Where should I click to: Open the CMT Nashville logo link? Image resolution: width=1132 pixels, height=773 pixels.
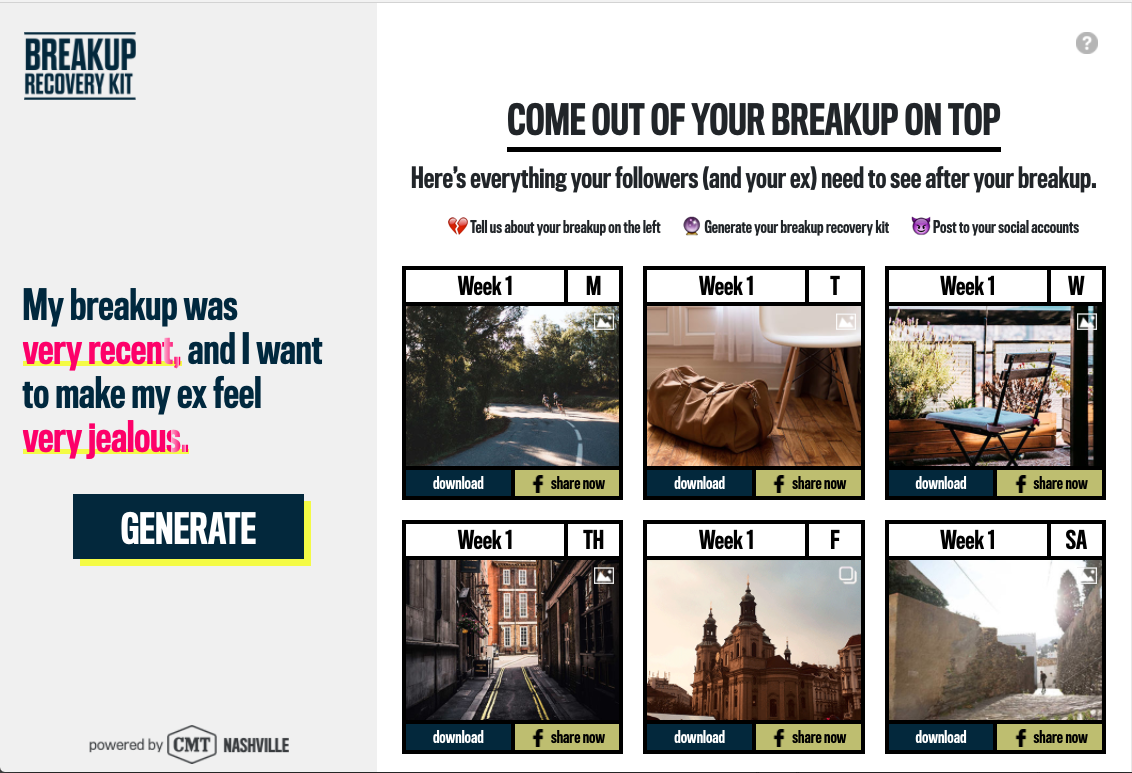[x=228, y=744]
